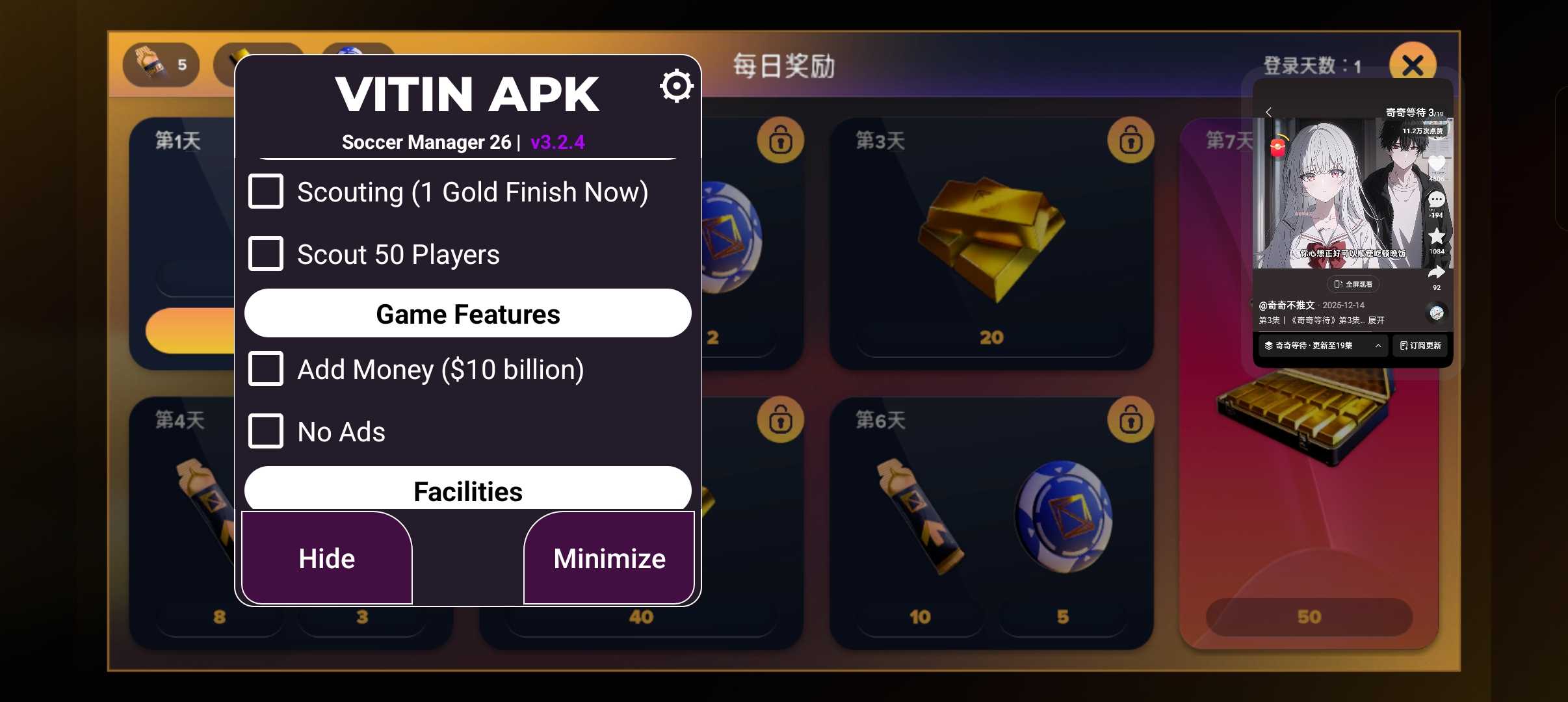Screen dimensions: 1568x702
Task: Select the day 6 reward card
Action: (x=991, y=520)
